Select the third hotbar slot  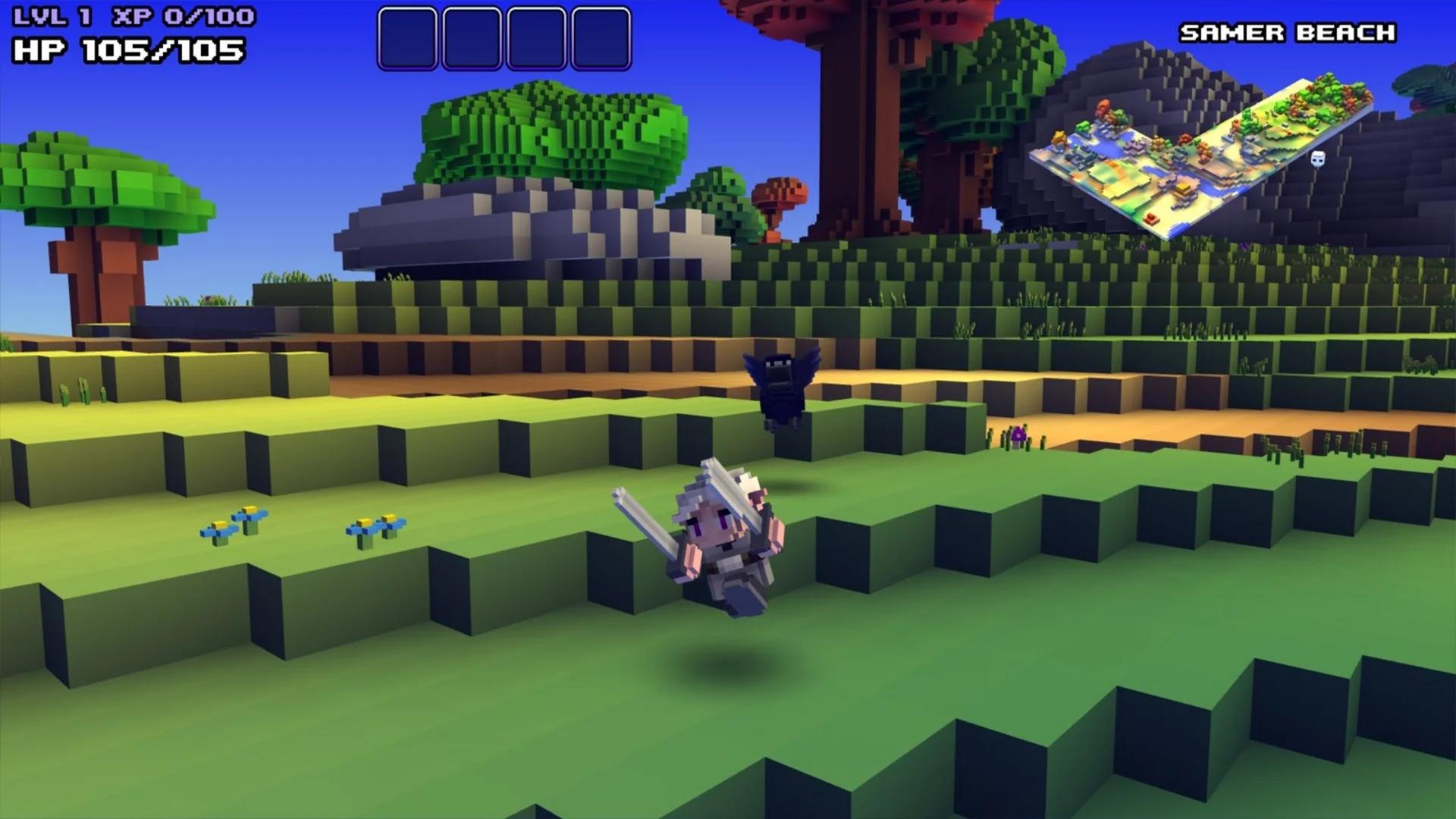click(x=538, y=37)
